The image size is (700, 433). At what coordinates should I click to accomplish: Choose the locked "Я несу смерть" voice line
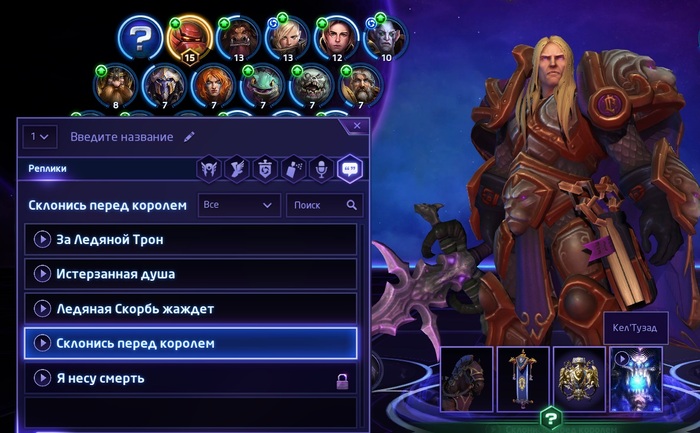[190, 378]
